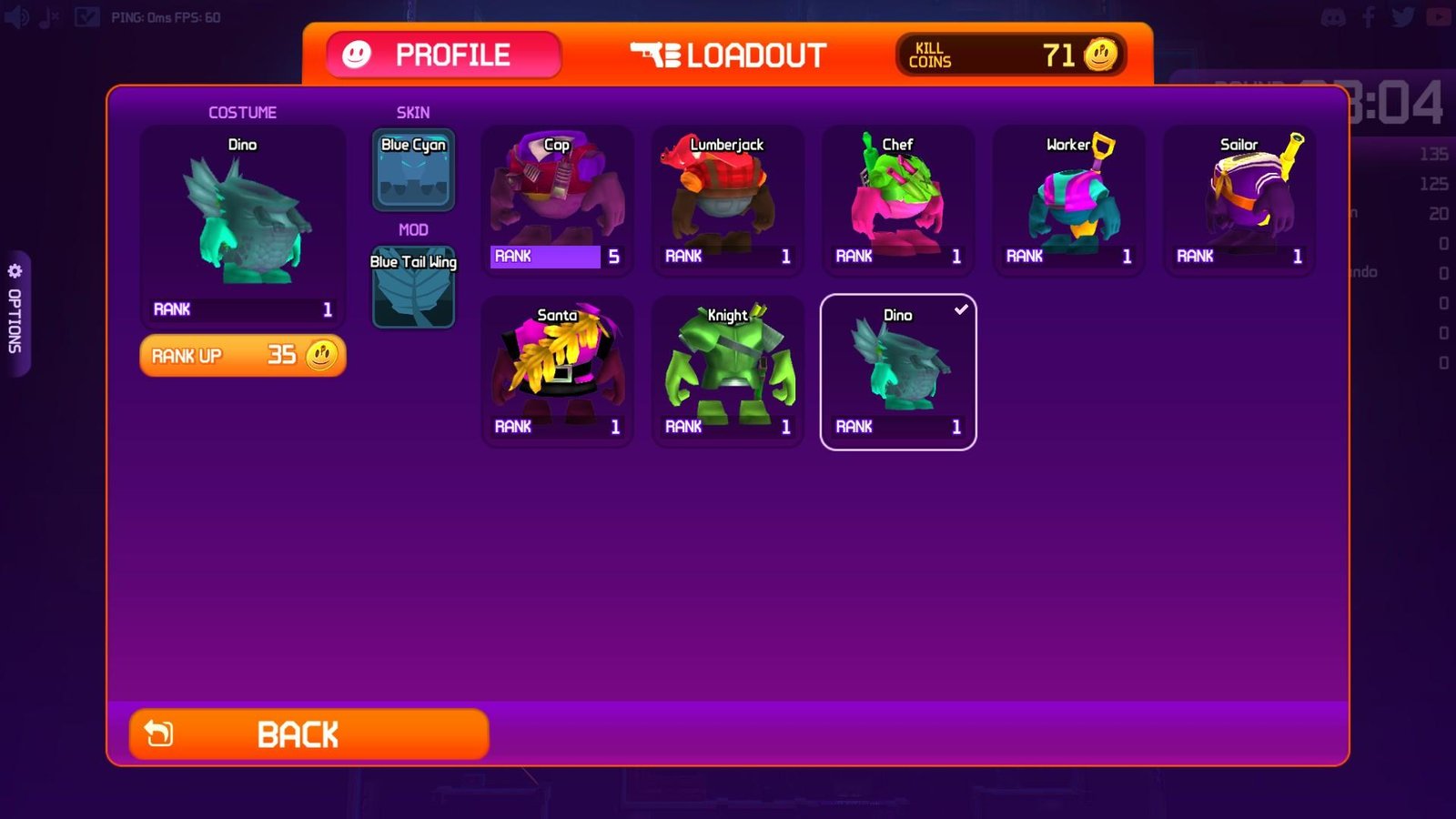This screenshot has width=1456, height=819.
Task: Open the Twitter bird icon
Action: click(1401, 15)
